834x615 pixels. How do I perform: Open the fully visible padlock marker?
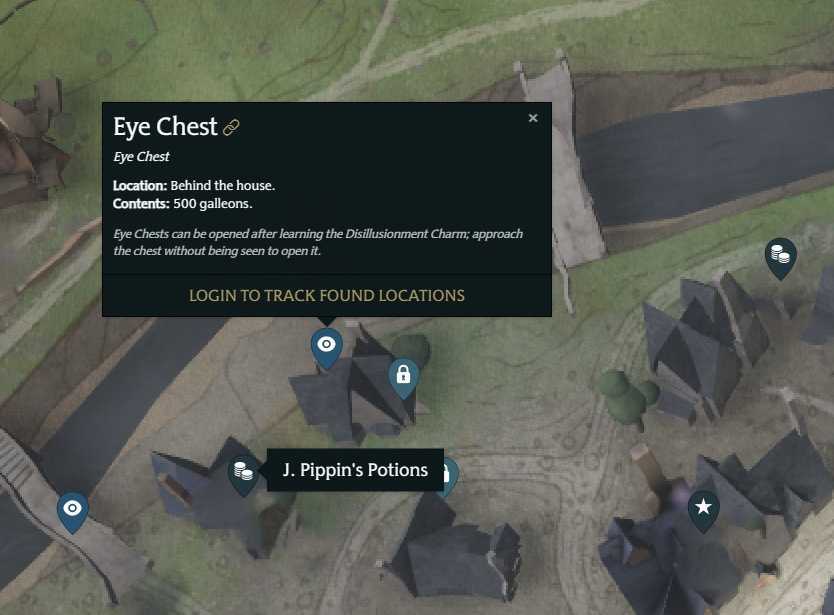pos(403,376)
